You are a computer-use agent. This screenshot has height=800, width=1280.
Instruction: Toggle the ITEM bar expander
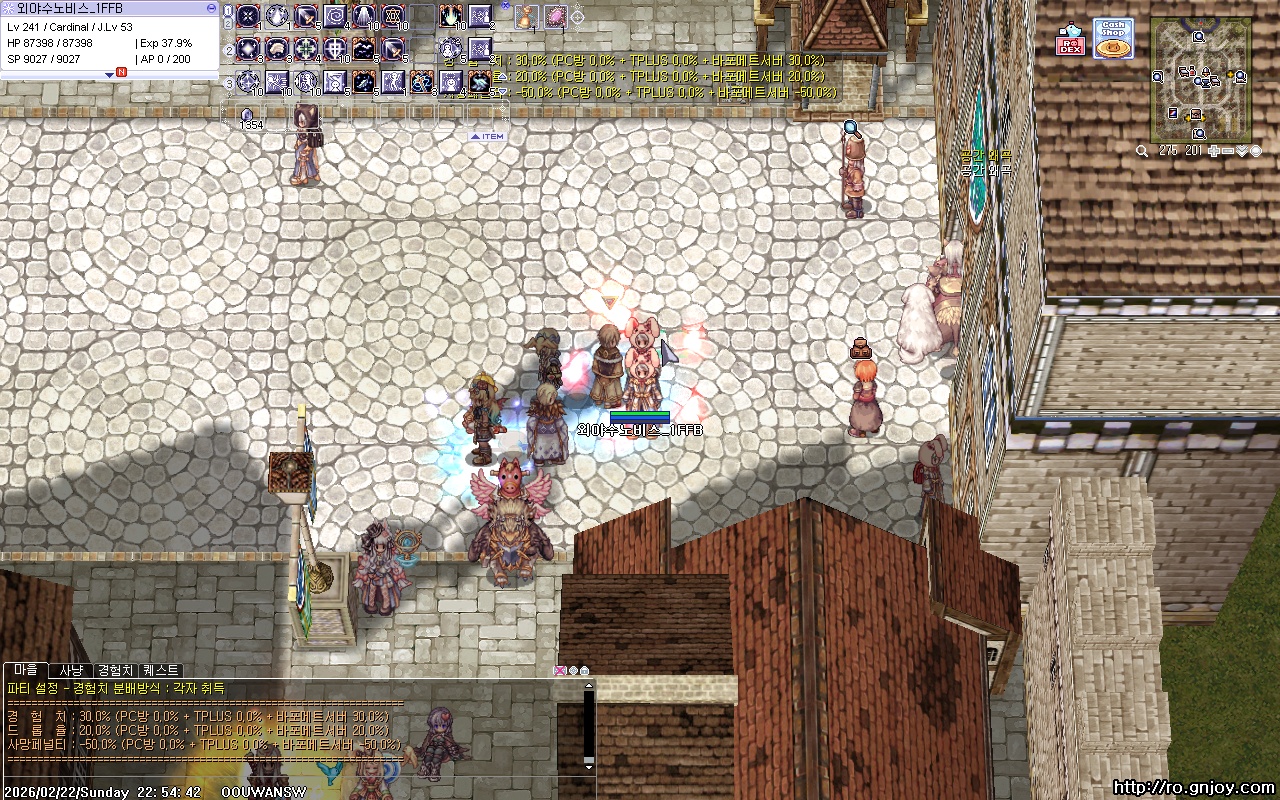click(488, 136)
